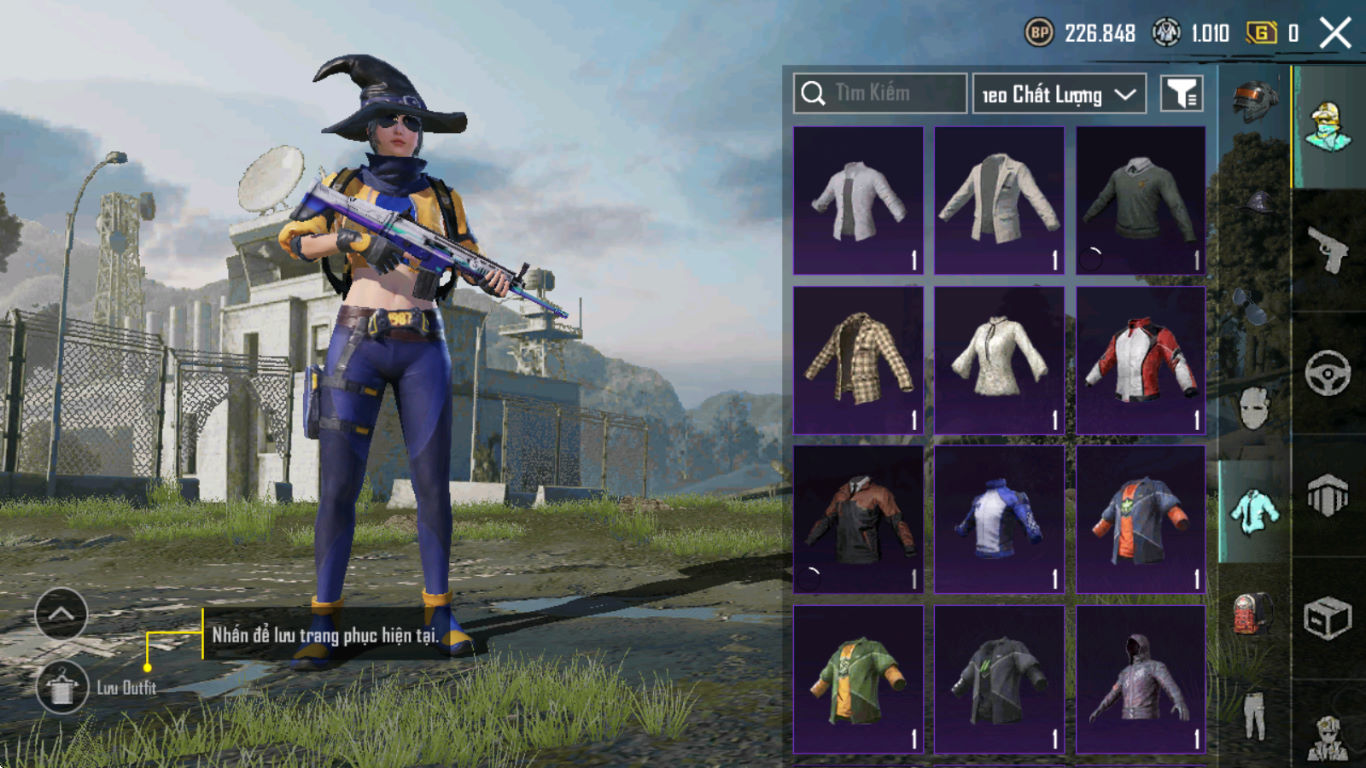Expand the up-arrow circle button
This screenshot has height=768, width=1366.
[61, 614]
